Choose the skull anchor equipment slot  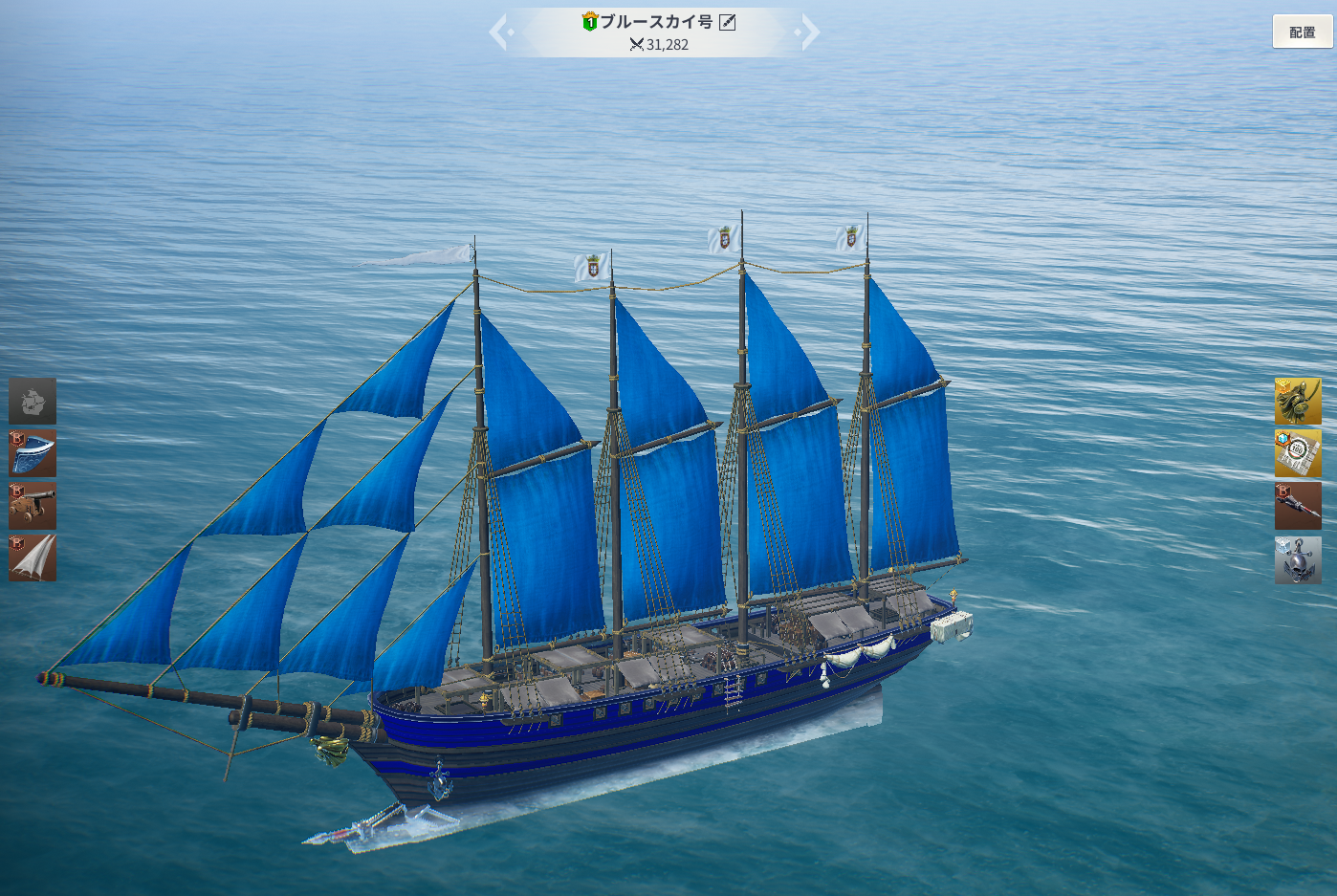tap(1297, 559)
